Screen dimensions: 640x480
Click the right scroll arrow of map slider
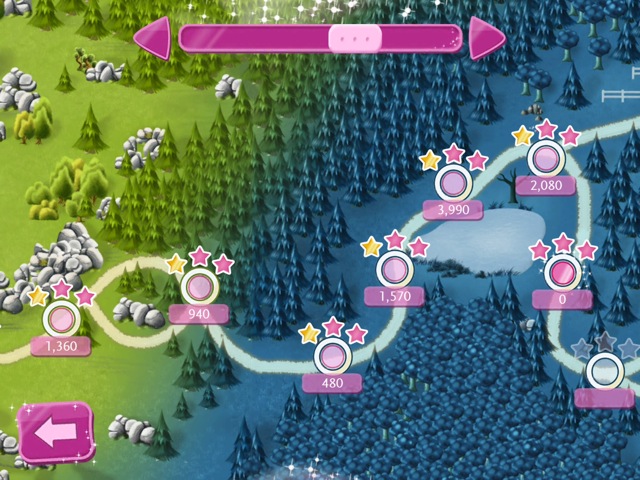[x=487, y=38]
